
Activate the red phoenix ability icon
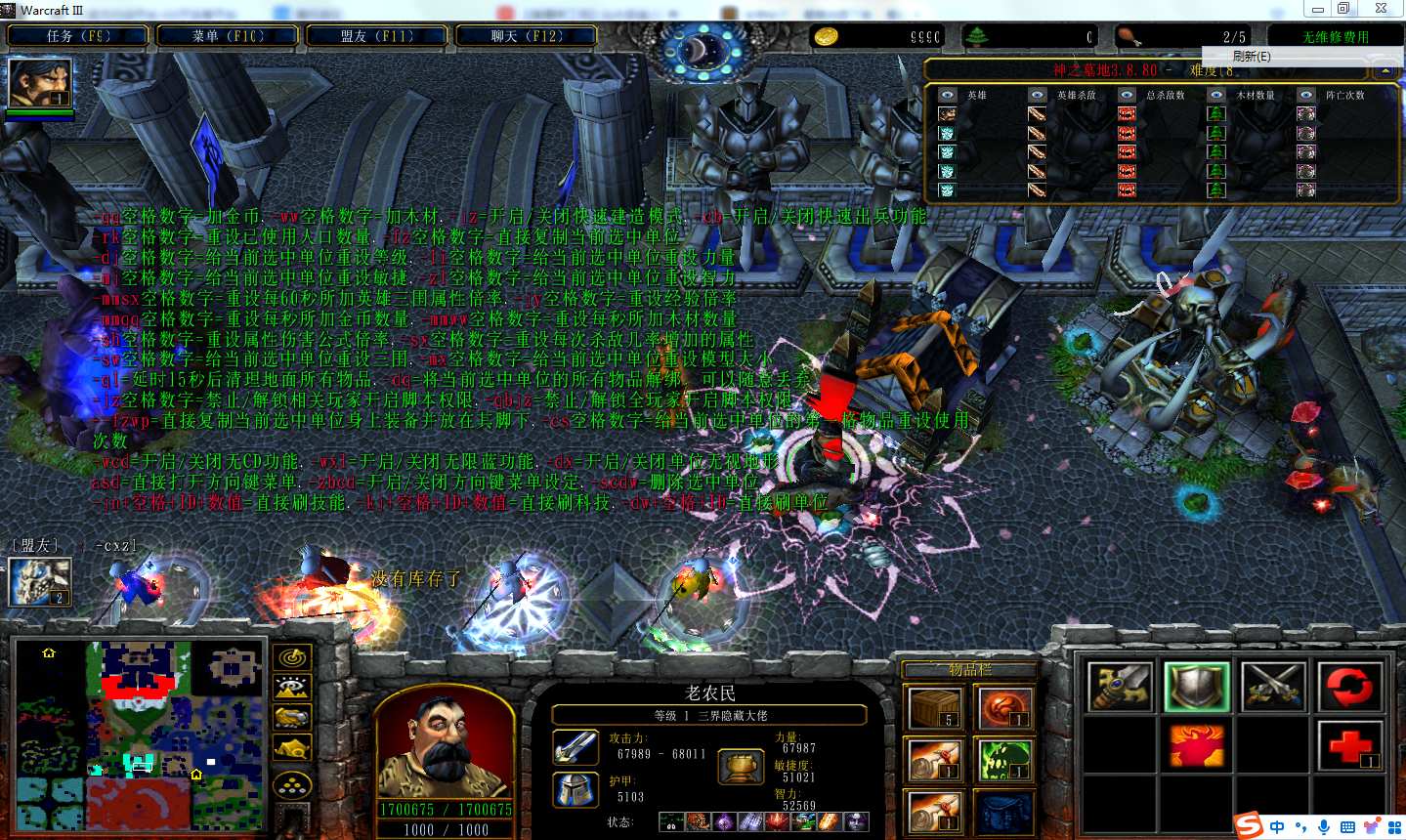1197,746
